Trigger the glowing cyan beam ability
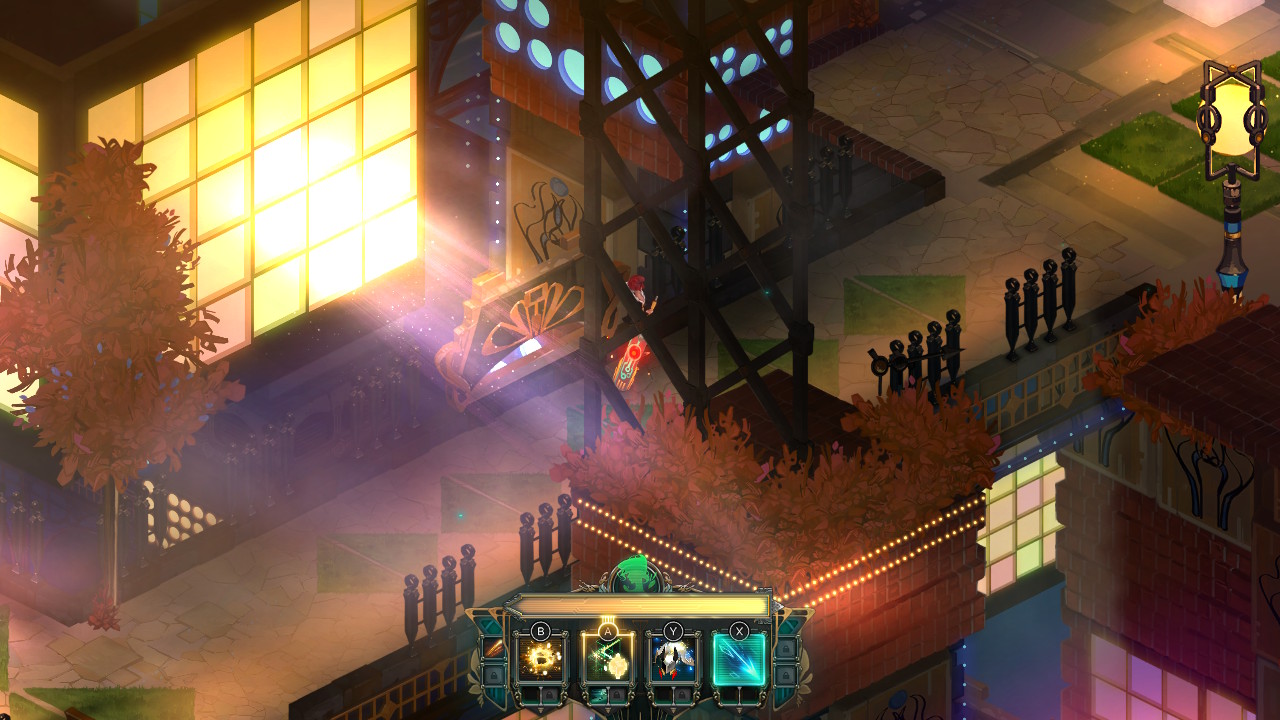The height and width of the screenshot is (720, 1280). coord(739,658)
